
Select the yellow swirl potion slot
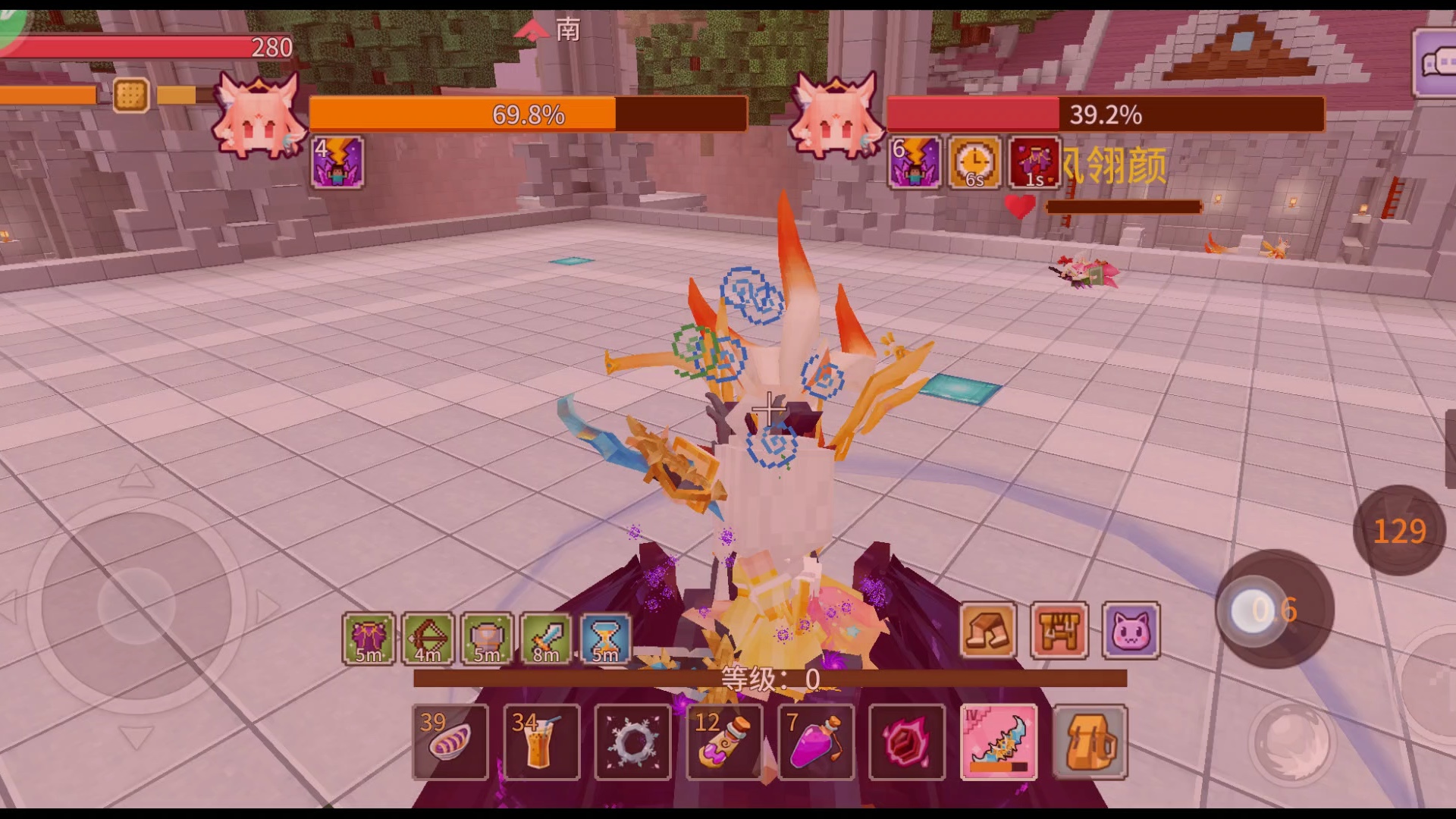724,742
